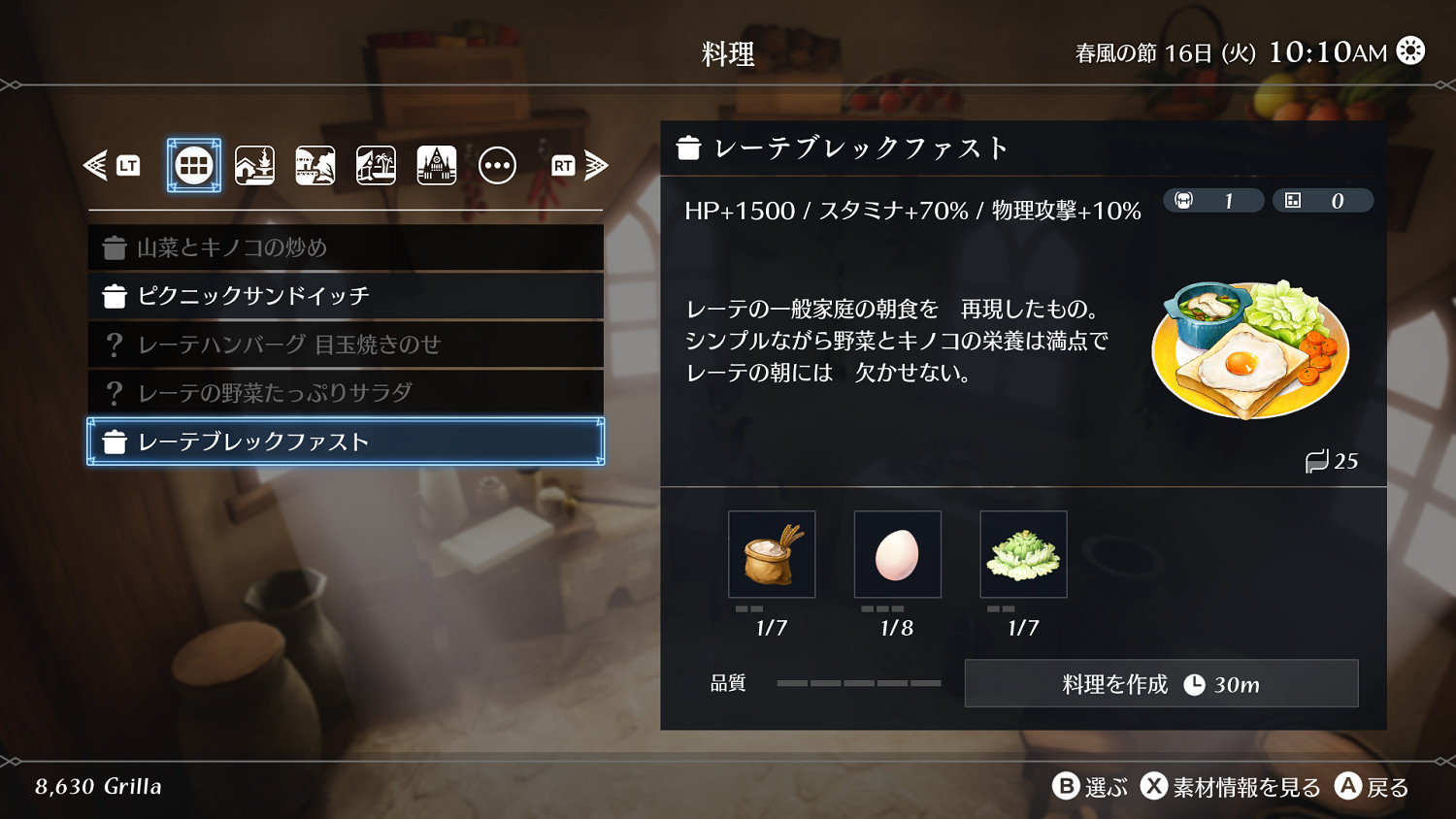Select the egg ingredient thumbnail showing 1/8
Viewport: 1456px width, 819px height.
click(897, 554)
